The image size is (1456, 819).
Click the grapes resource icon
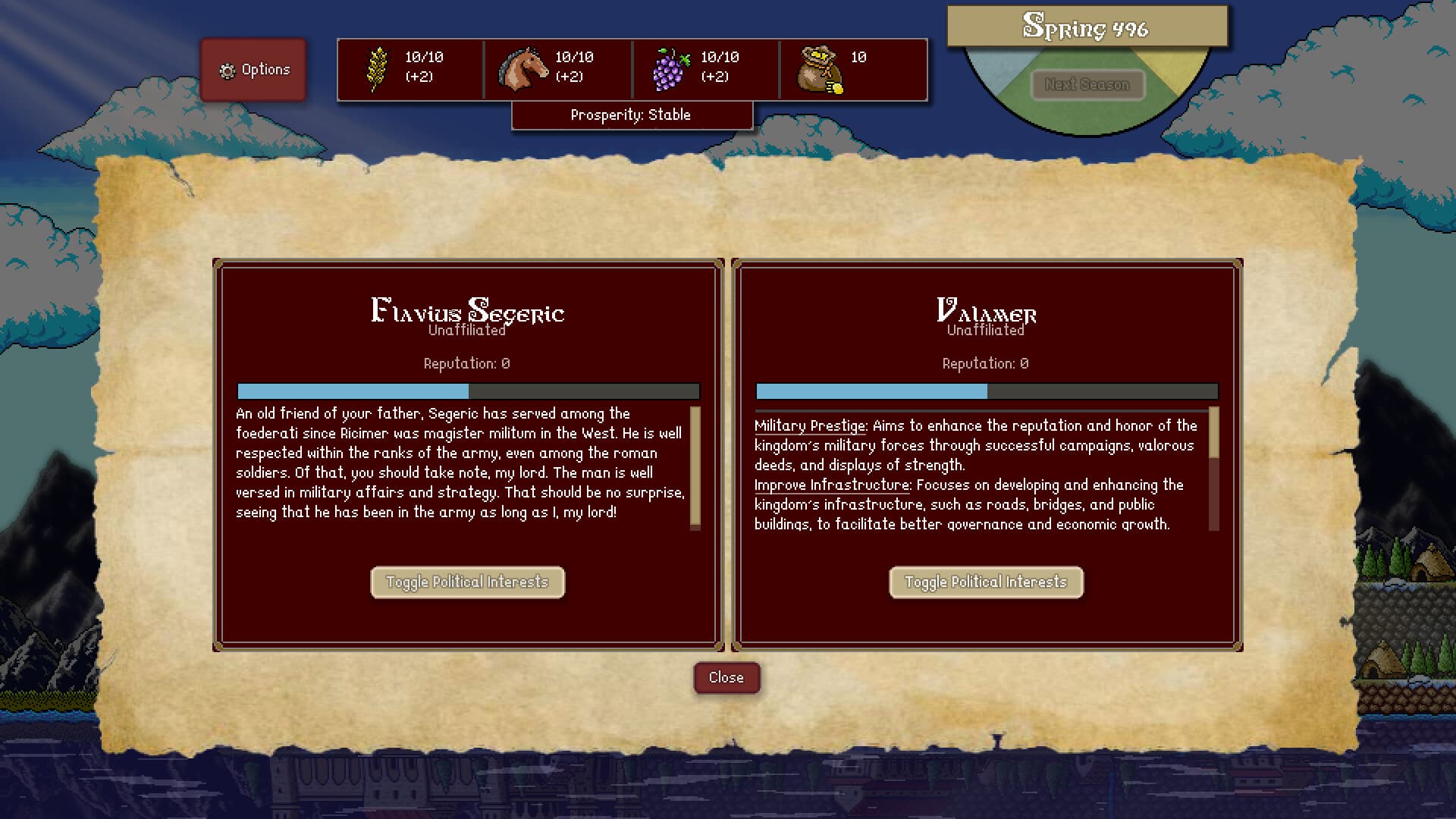pos(670,69)
